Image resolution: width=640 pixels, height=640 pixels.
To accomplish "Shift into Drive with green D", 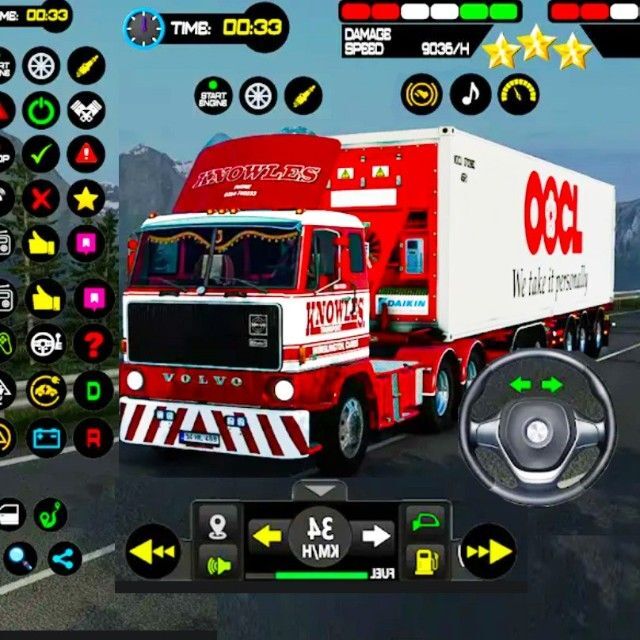I will pyautogui.click(x=93, y=390).
